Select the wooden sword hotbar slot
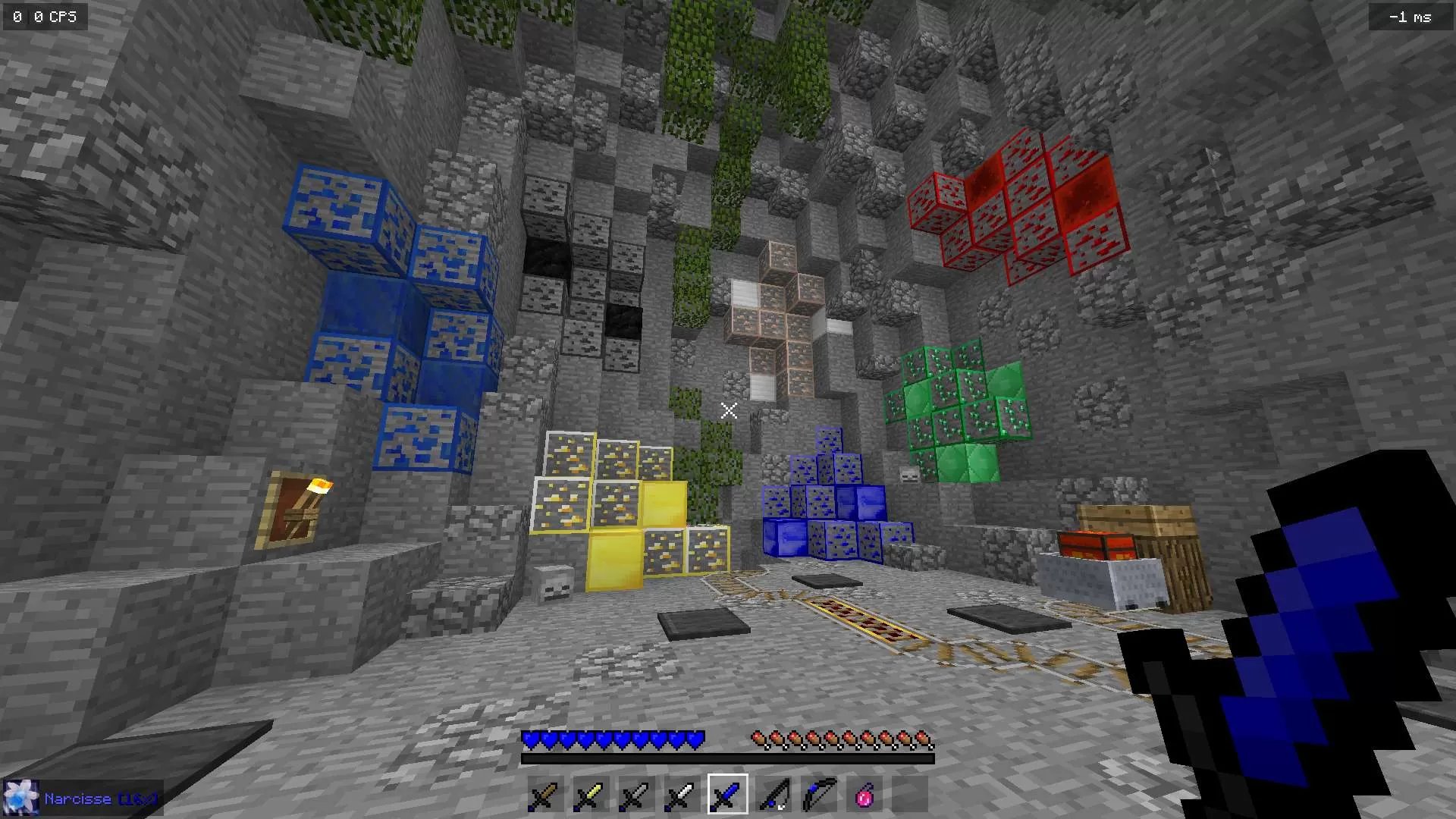The image size is (1456, 819). 544,795
